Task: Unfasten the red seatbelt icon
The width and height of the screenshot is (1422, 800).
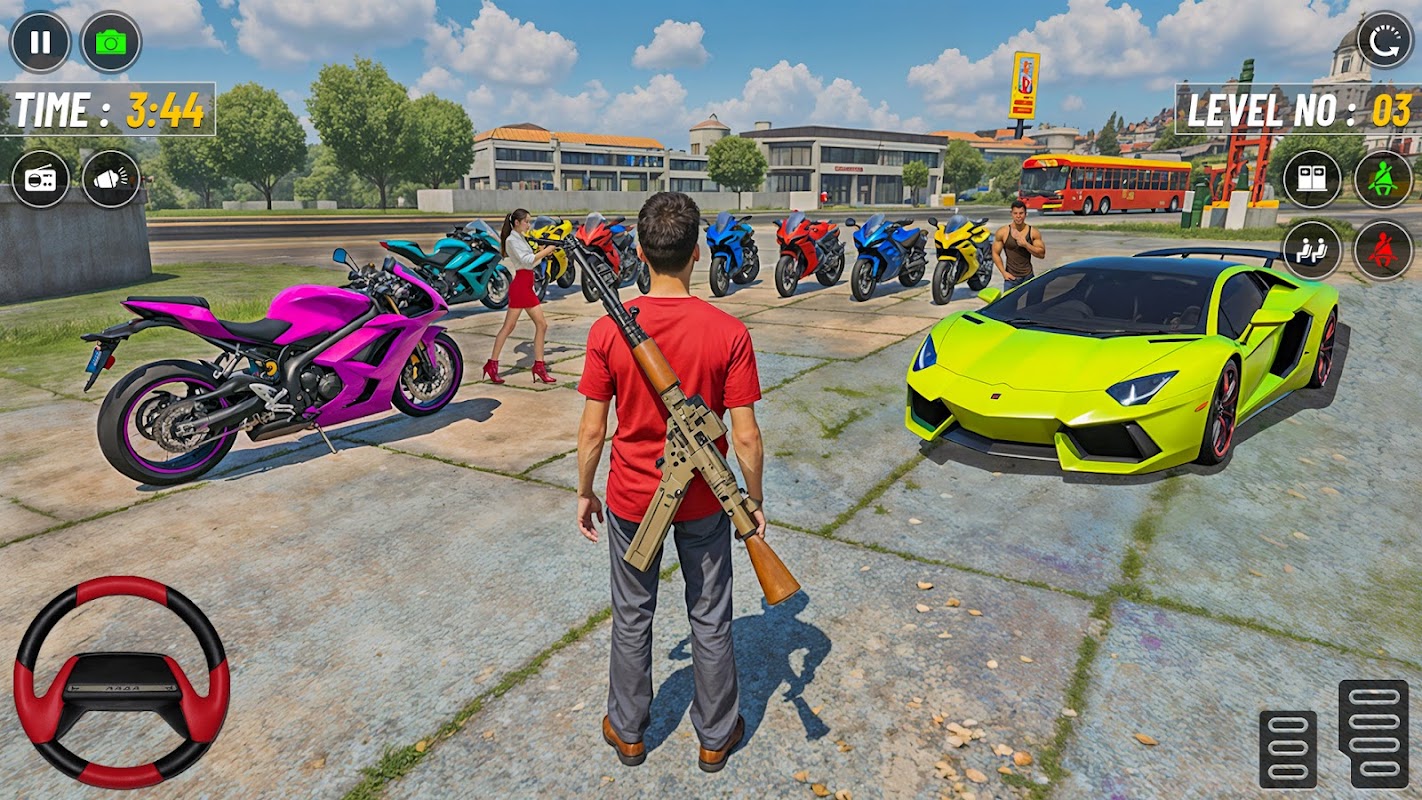Action: point(1383,250)
